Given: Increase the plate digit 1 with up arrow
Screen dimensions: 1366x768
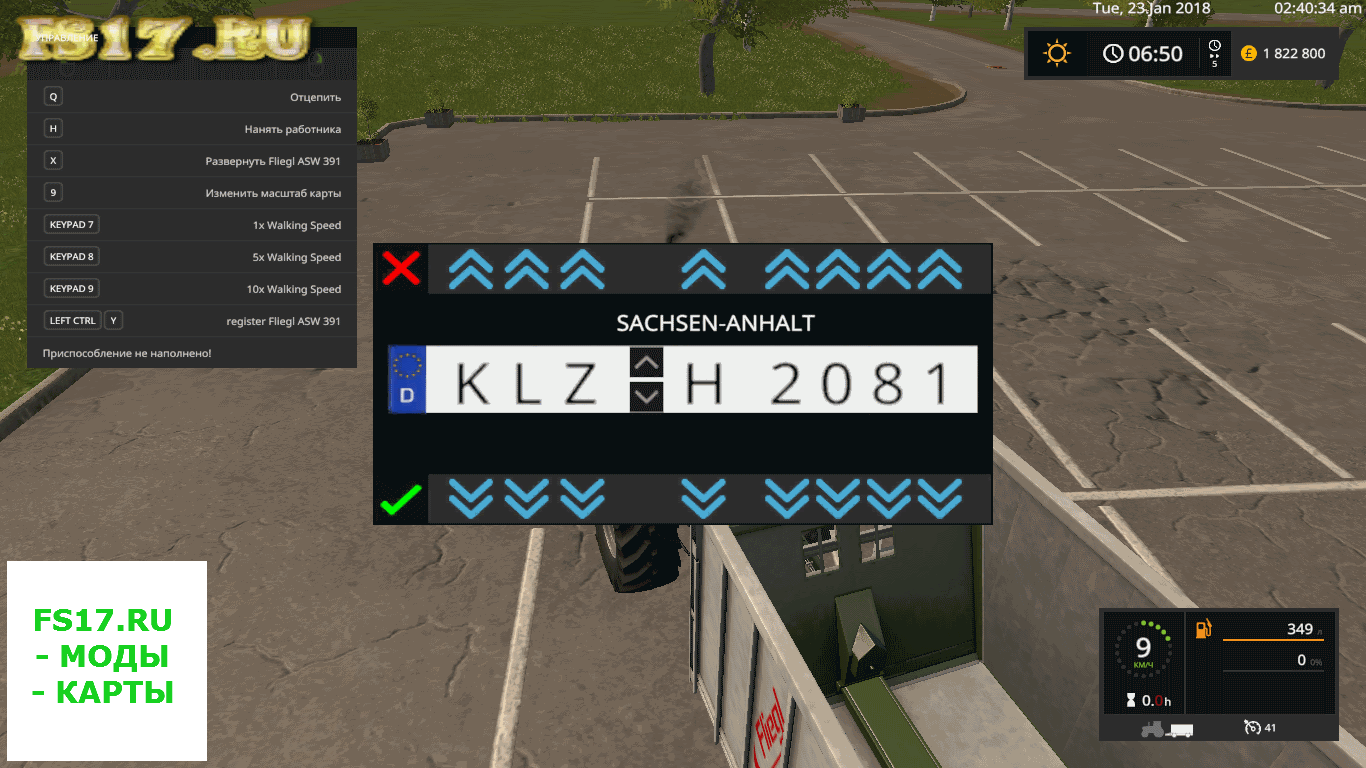Looking at the screenshot, I should (x=939, y=269).
